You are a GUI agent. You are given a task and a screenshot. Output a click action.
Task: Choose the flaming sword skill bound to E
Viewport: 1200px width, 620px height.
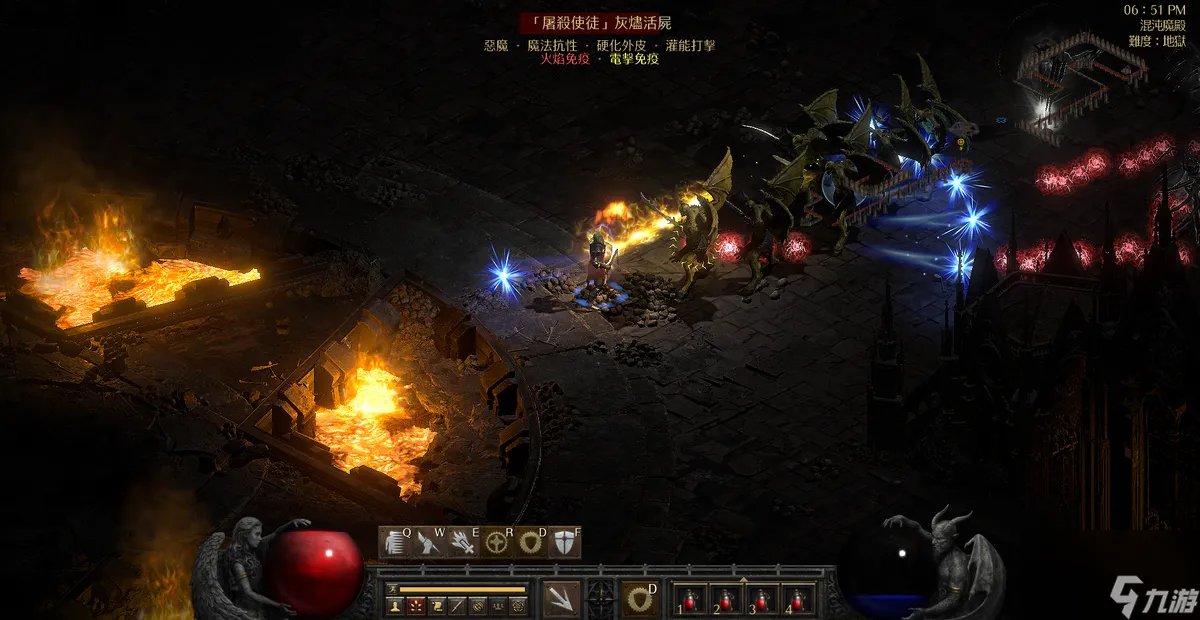463,542
